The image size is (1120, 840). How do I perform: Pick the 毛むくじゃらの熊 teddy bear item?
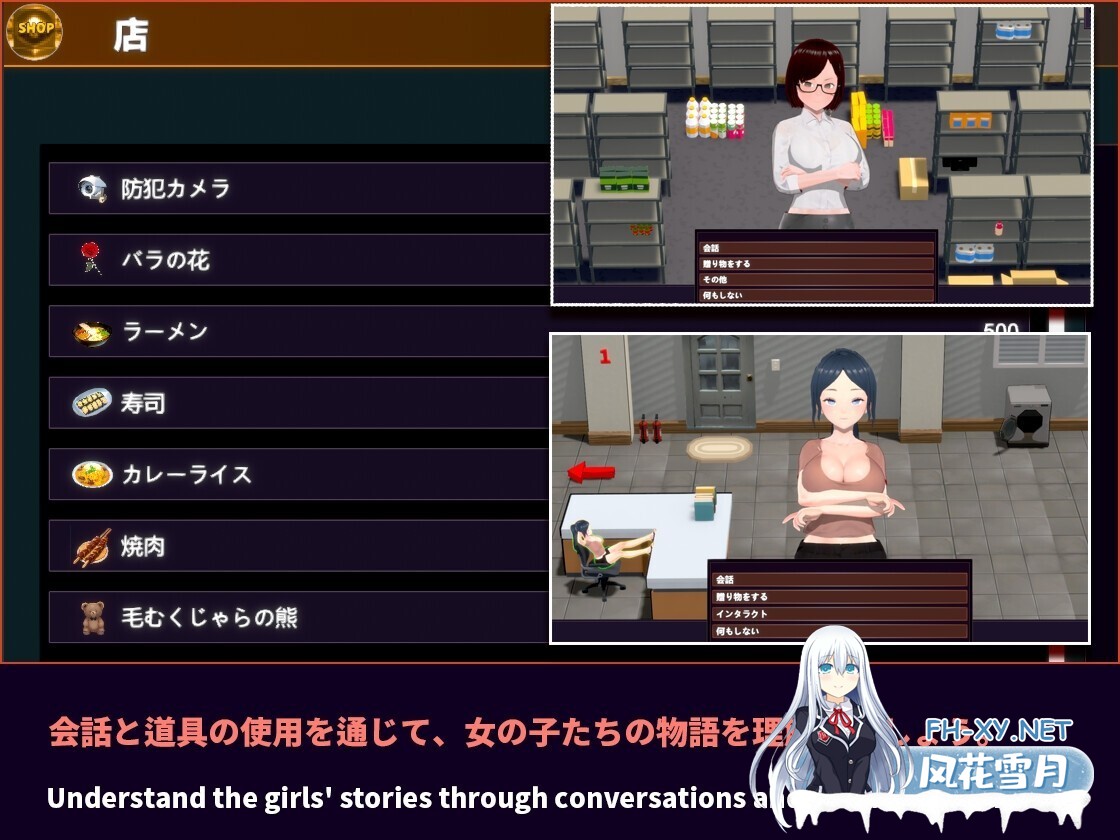tap(300, 617)
